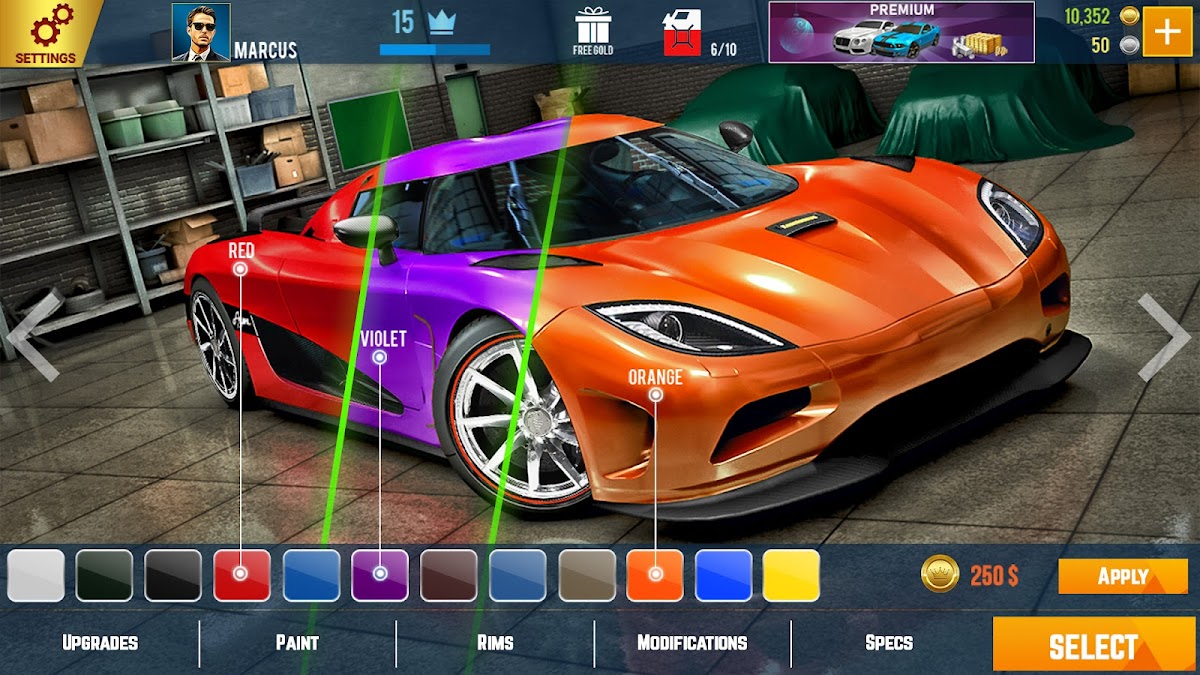Pick the red paint swatch

[242, 575]
